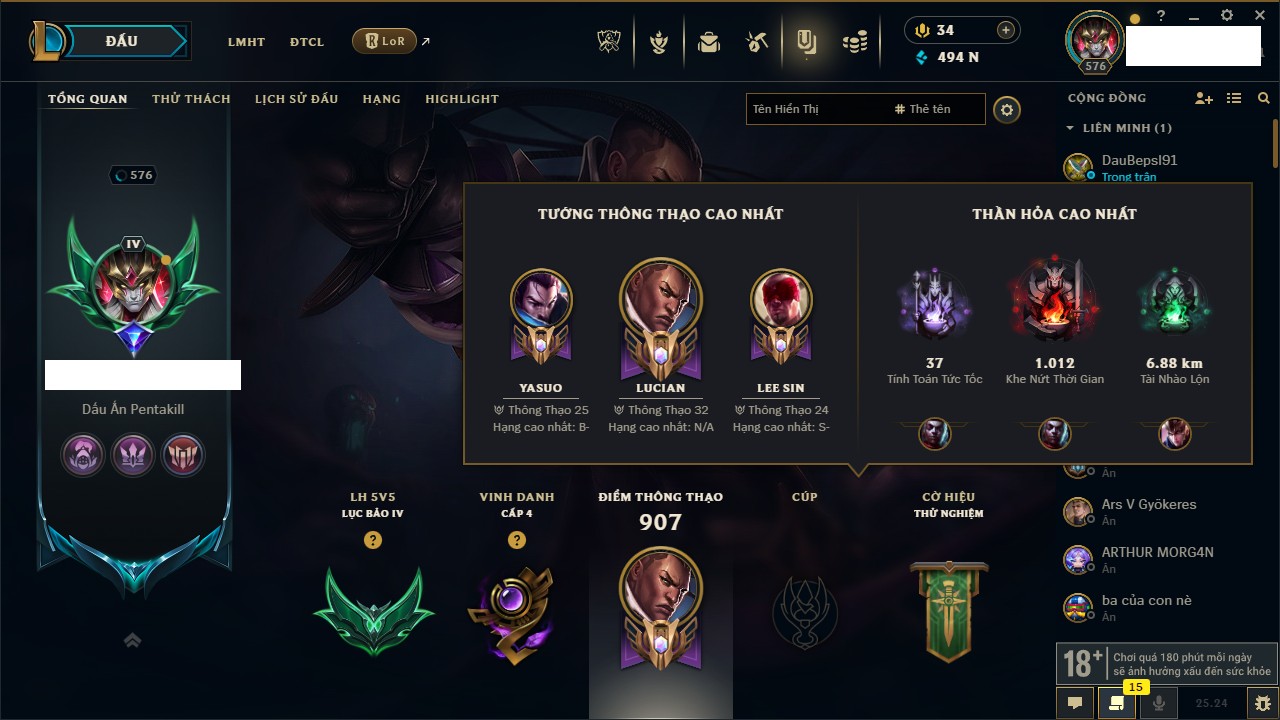Collapse the LIÊN MINH friends group

[1070, 128]
